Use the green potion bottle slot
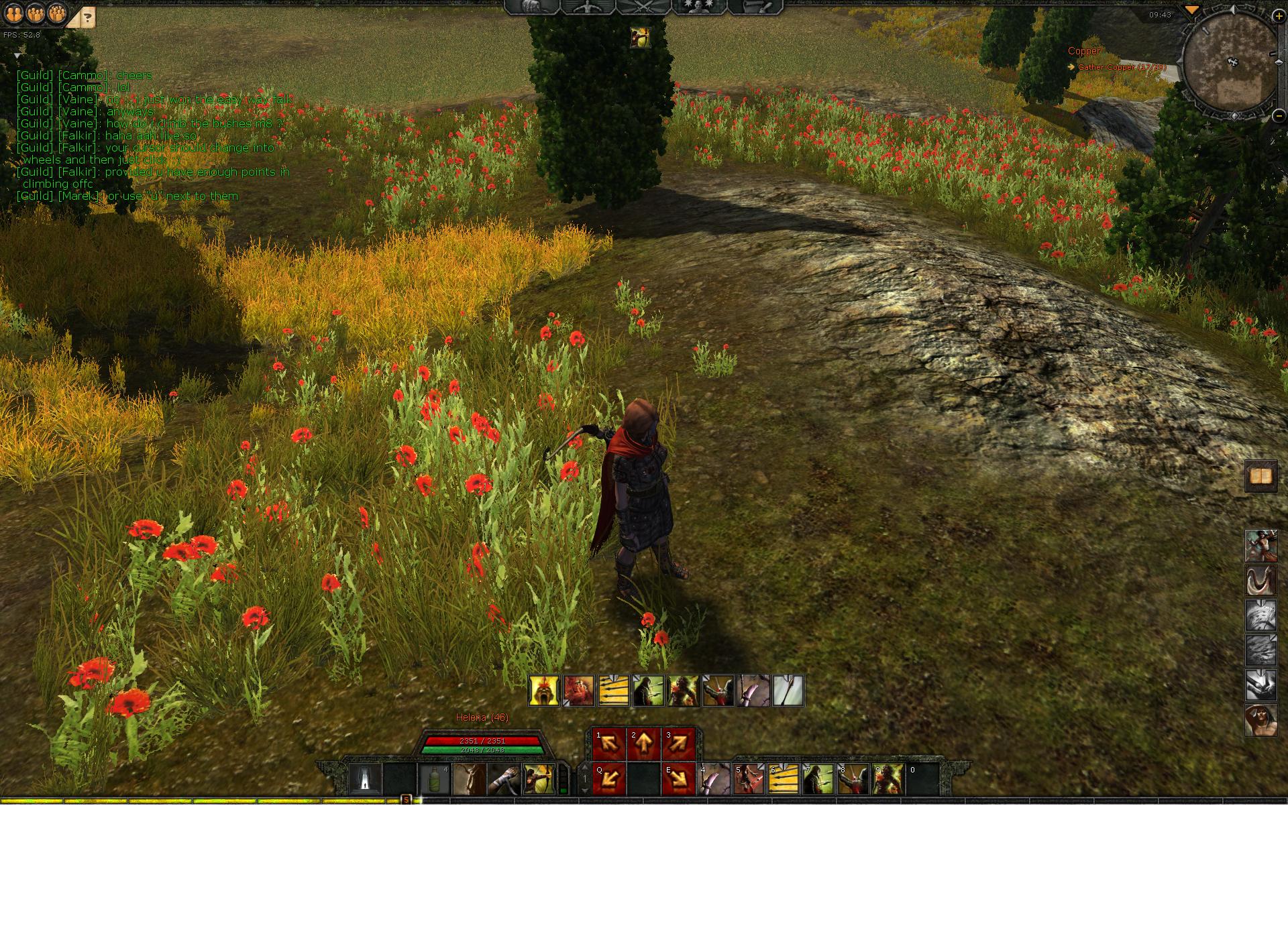Image resolution: width=1288 pixels, height=934 pixels. [434, 780]
